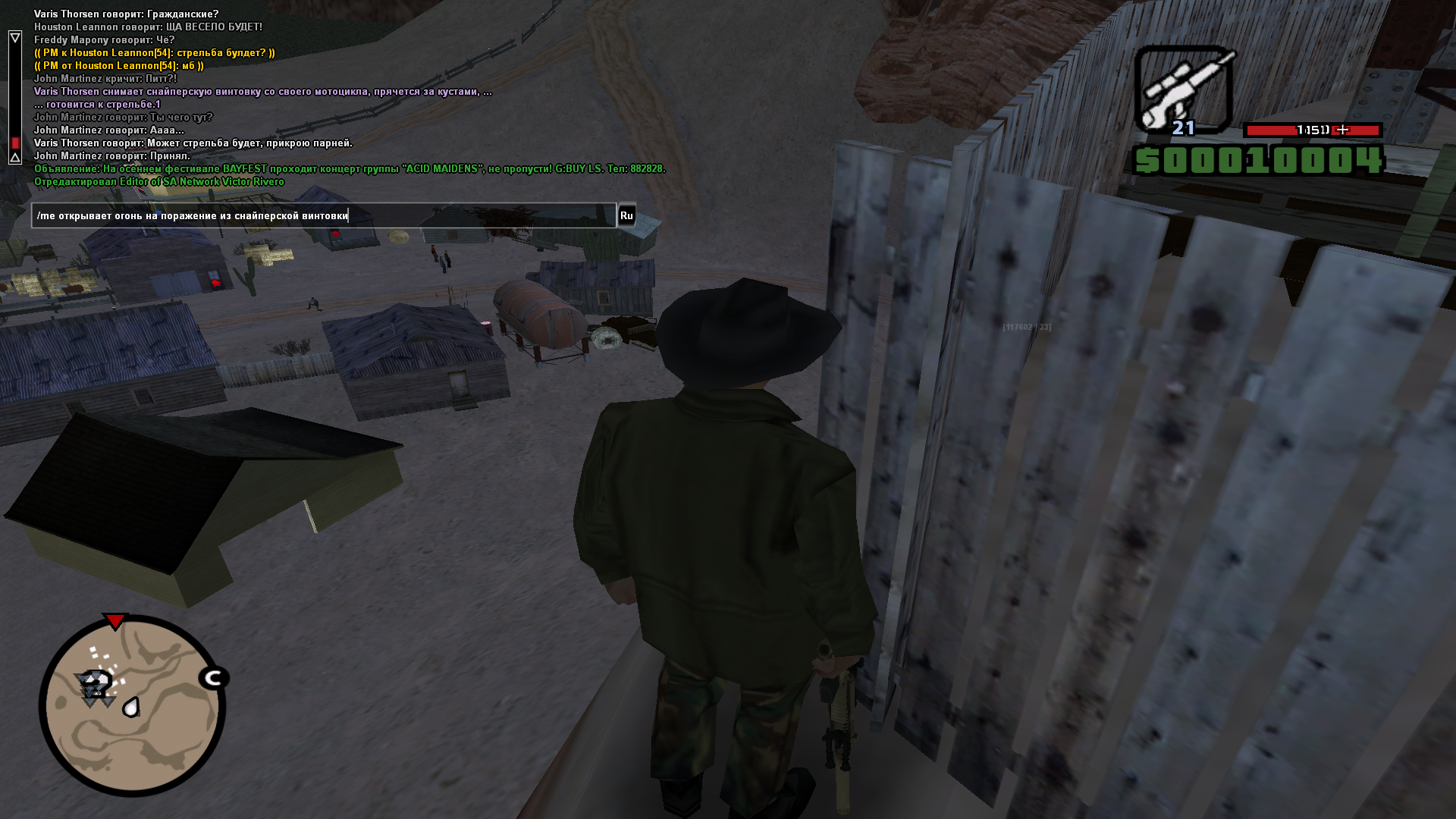Click the chat message input field

point(324,216)
